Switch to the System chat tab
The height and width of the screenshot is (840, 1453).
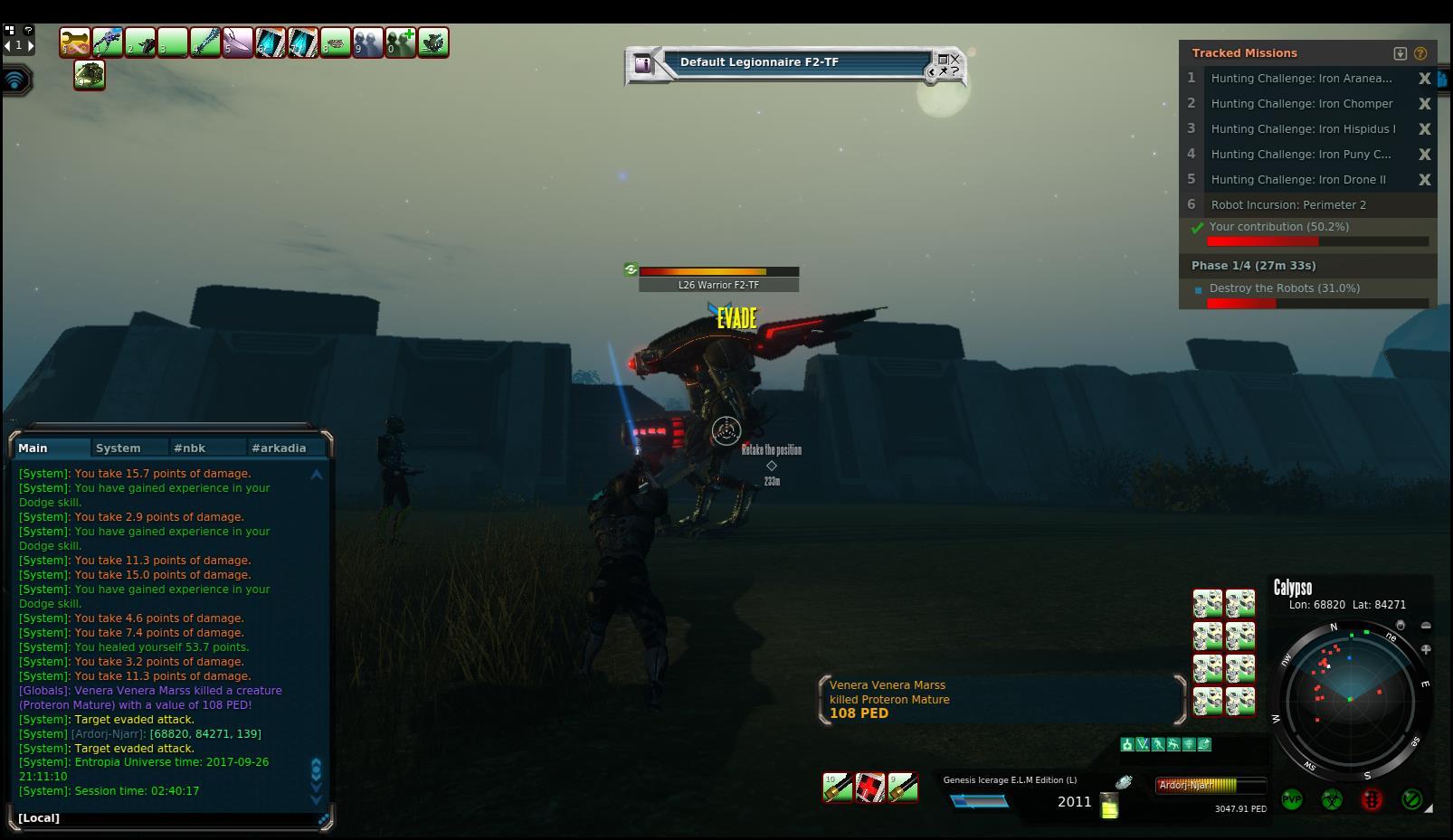coord(119,448)
